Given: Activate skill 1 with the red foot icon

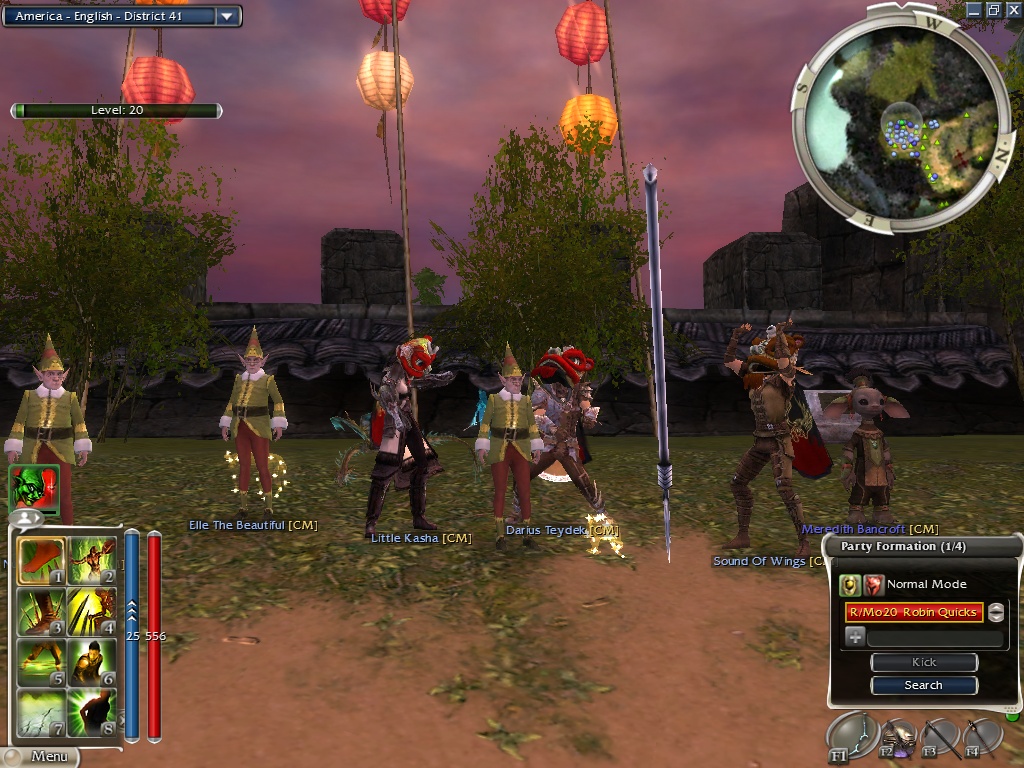Looking at the screenshot, I should 41,562.
